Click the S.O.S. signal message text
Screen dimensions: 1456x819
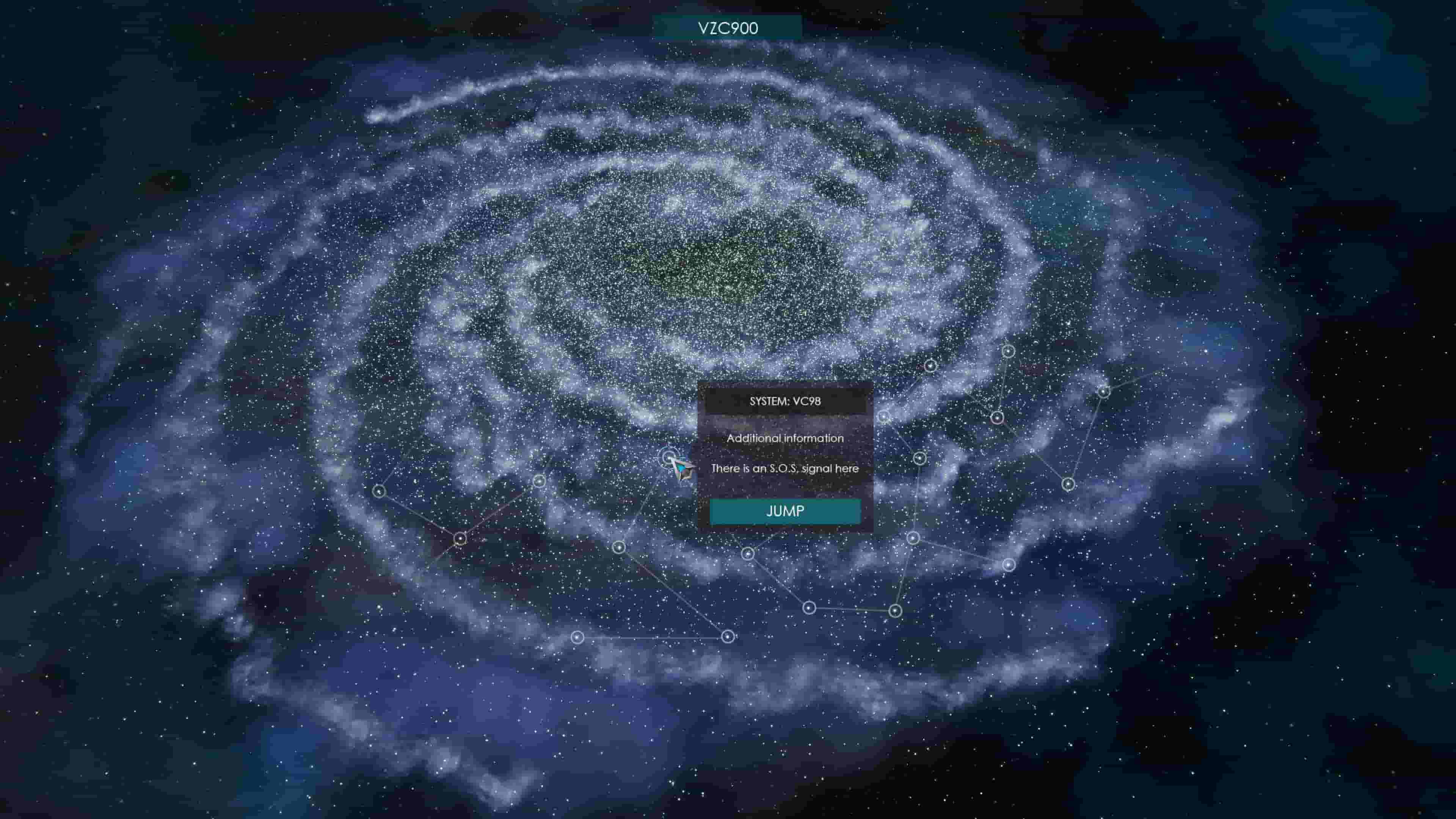pyautogui.click(x=784, y=469)
